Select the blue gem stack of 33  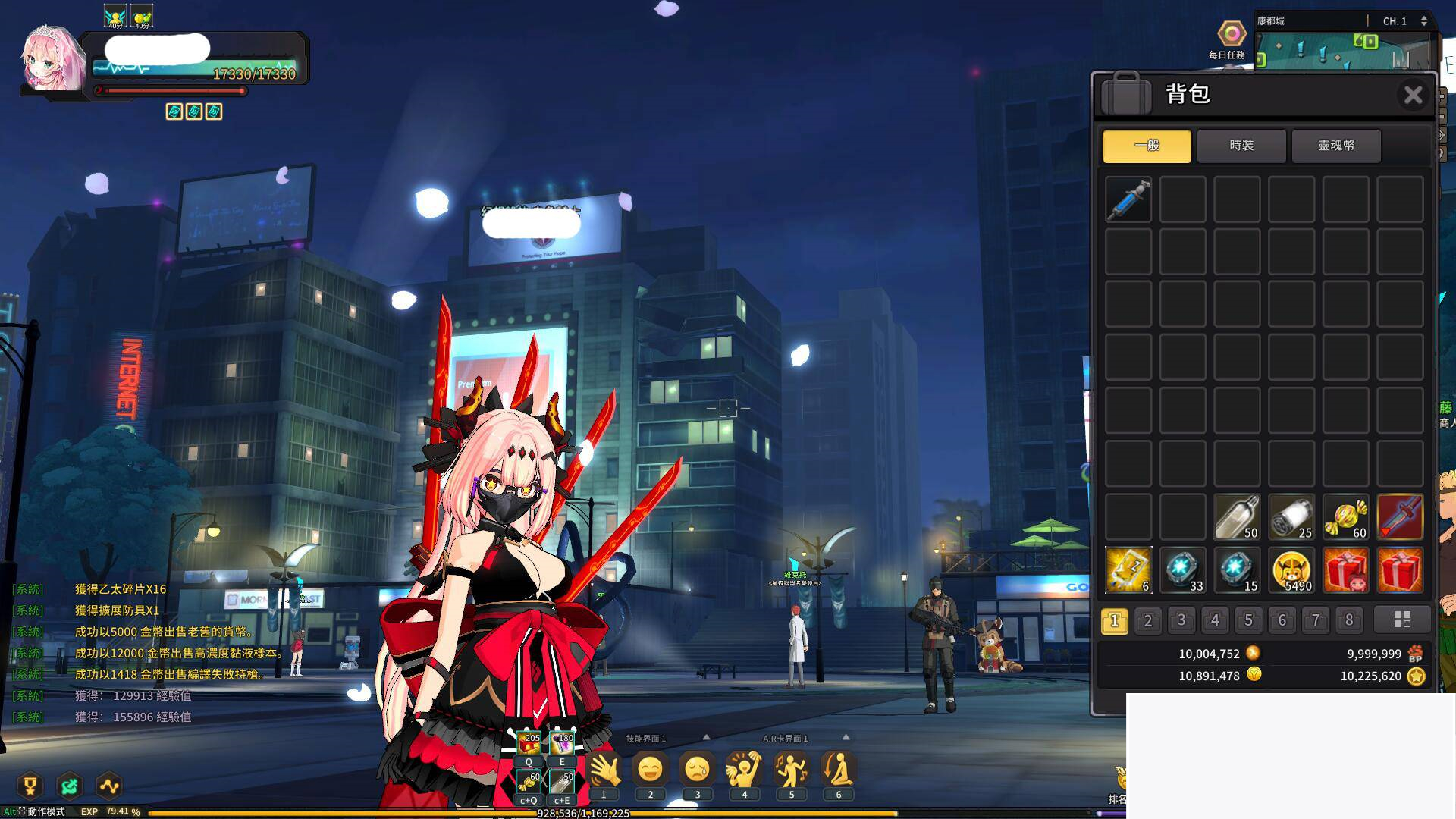(x=1181, y=570)
